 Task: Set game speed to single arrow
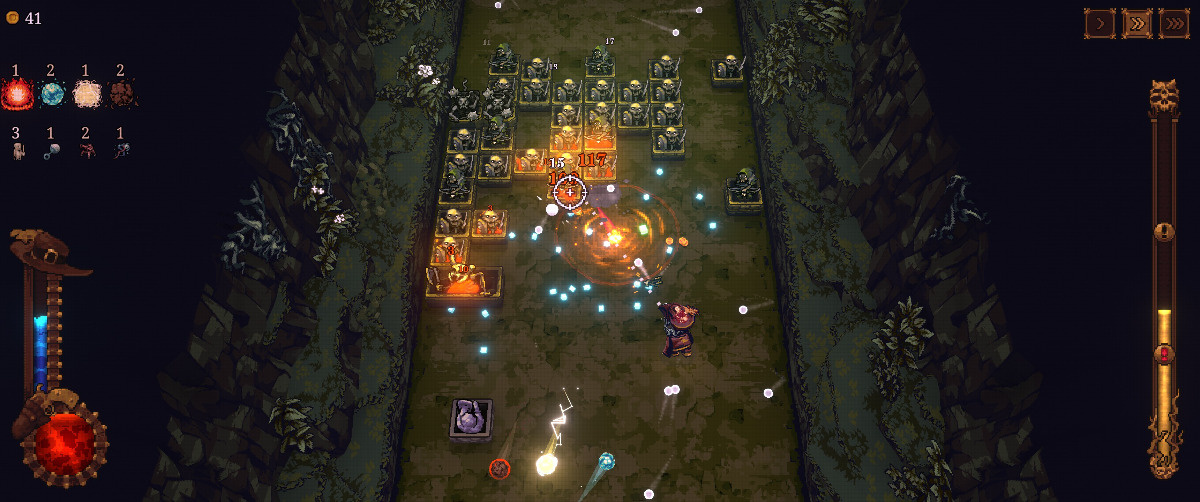(x=1100, y=23)
